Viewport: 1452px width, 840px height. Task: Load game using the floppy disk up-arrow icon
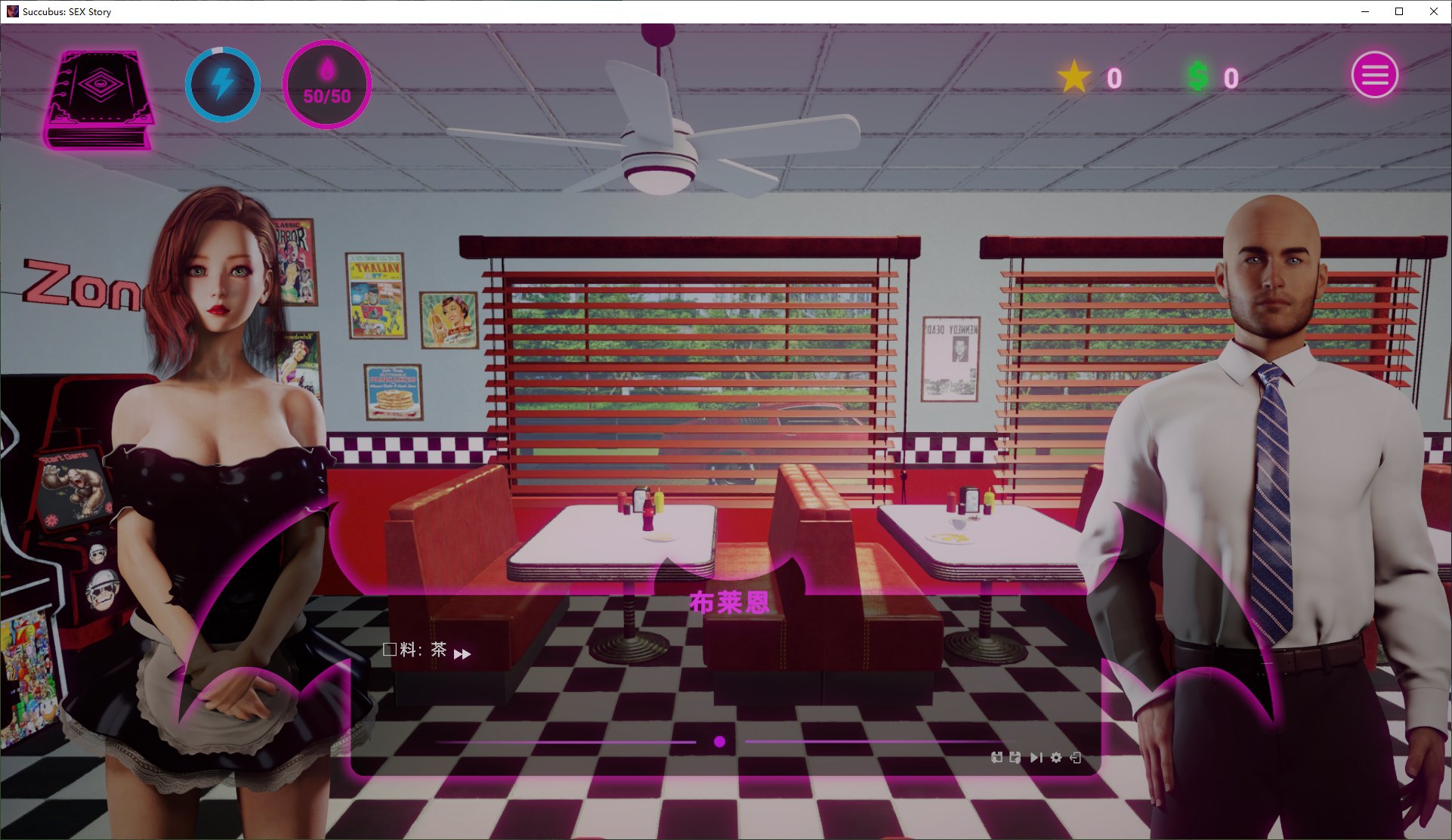coord(1015,758)
